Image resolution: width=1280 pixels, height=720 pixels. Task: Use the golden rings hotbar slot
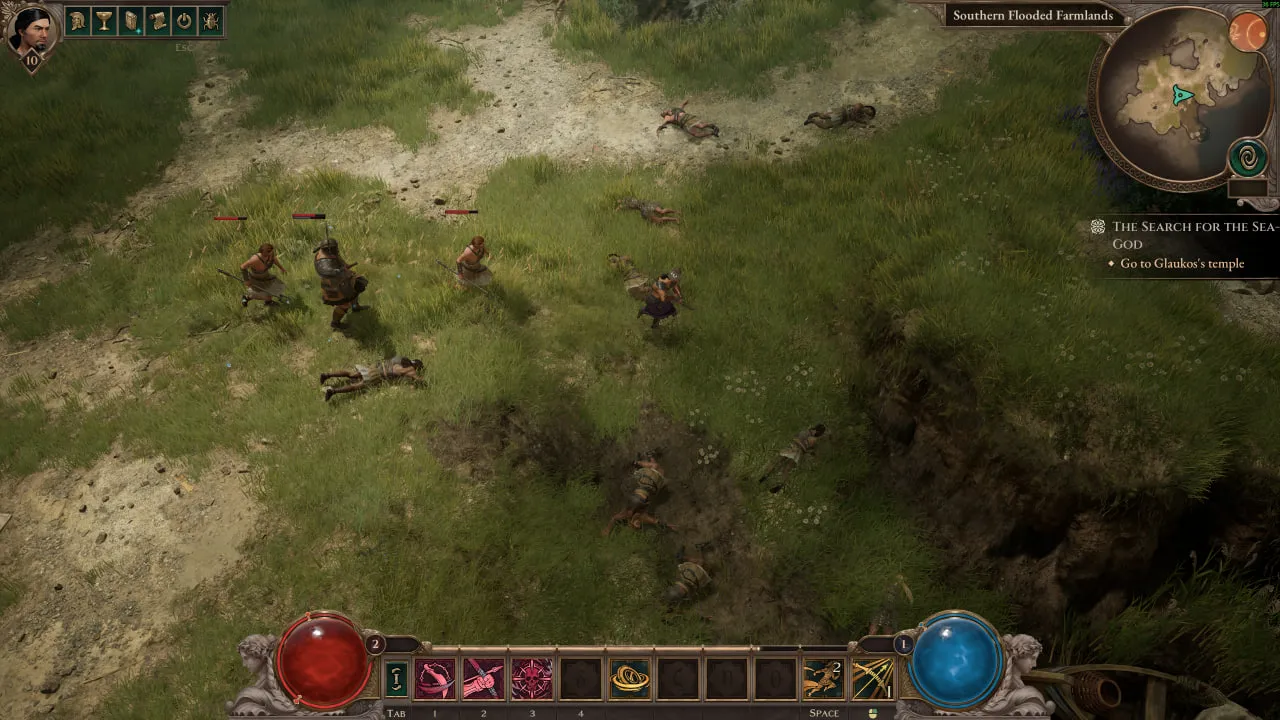click(629, 679)
